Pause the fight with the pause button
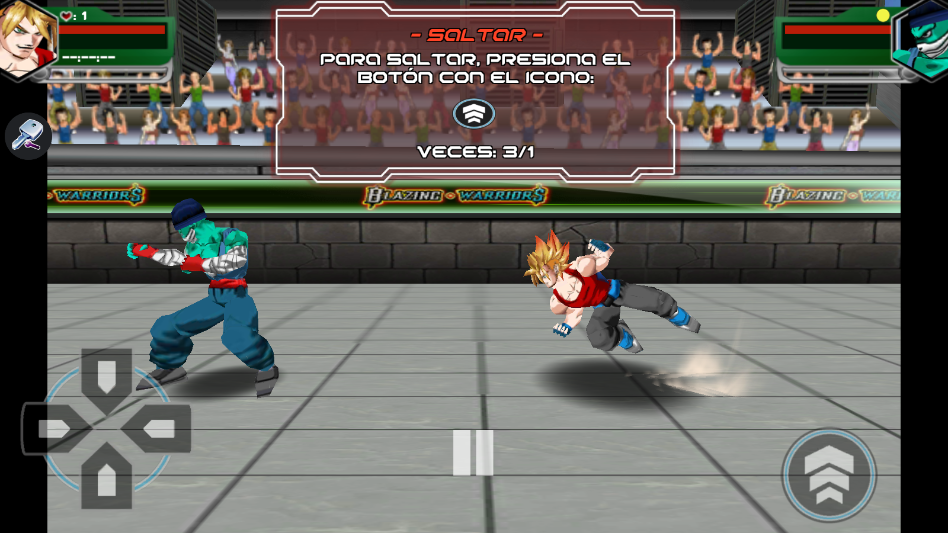The width and height of the screenshot is (948, 533). pos(473,452)
